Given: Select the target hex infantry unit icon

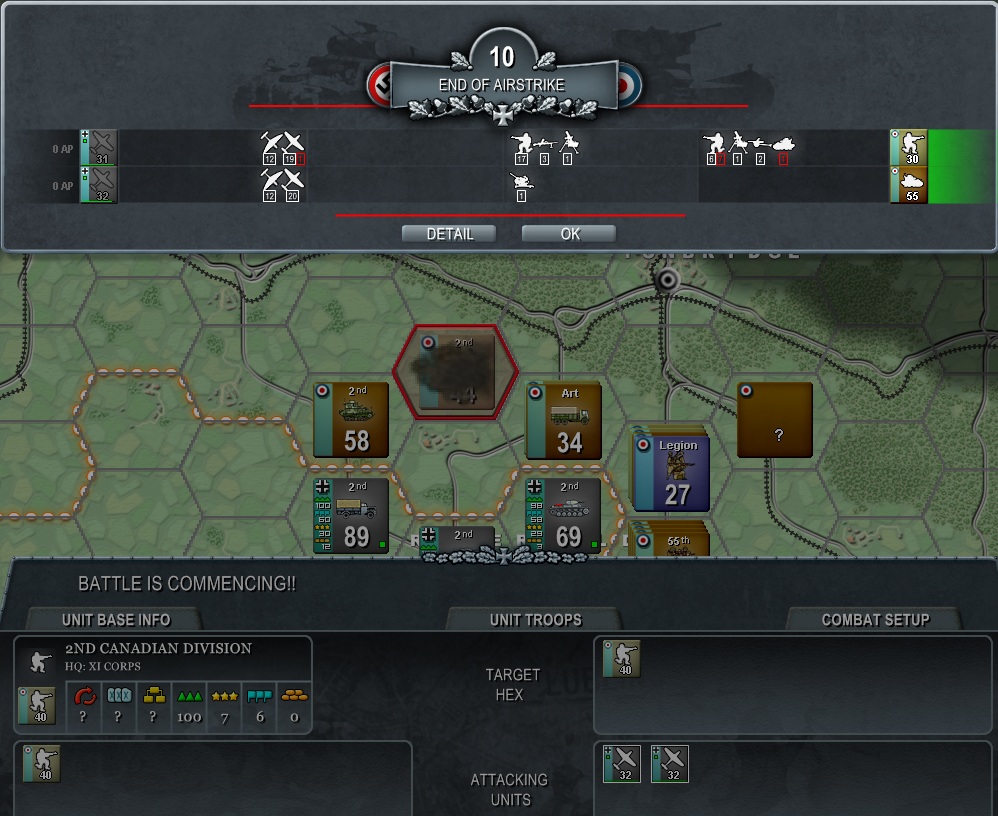Looking at the screenshot, I should [x=621, y=659].
